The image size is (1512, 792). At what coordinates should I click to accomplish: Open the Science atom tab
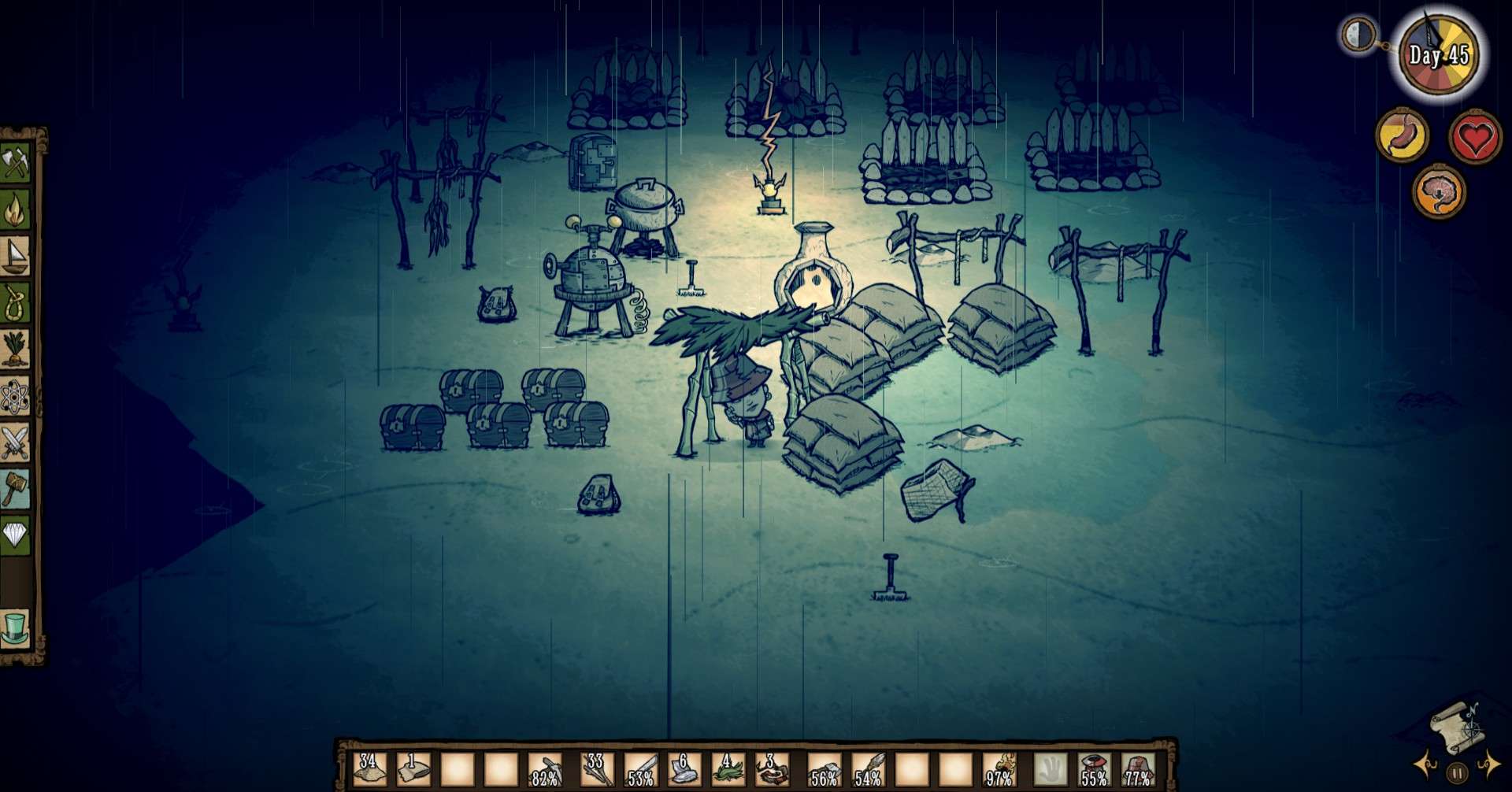pos(15,396)
